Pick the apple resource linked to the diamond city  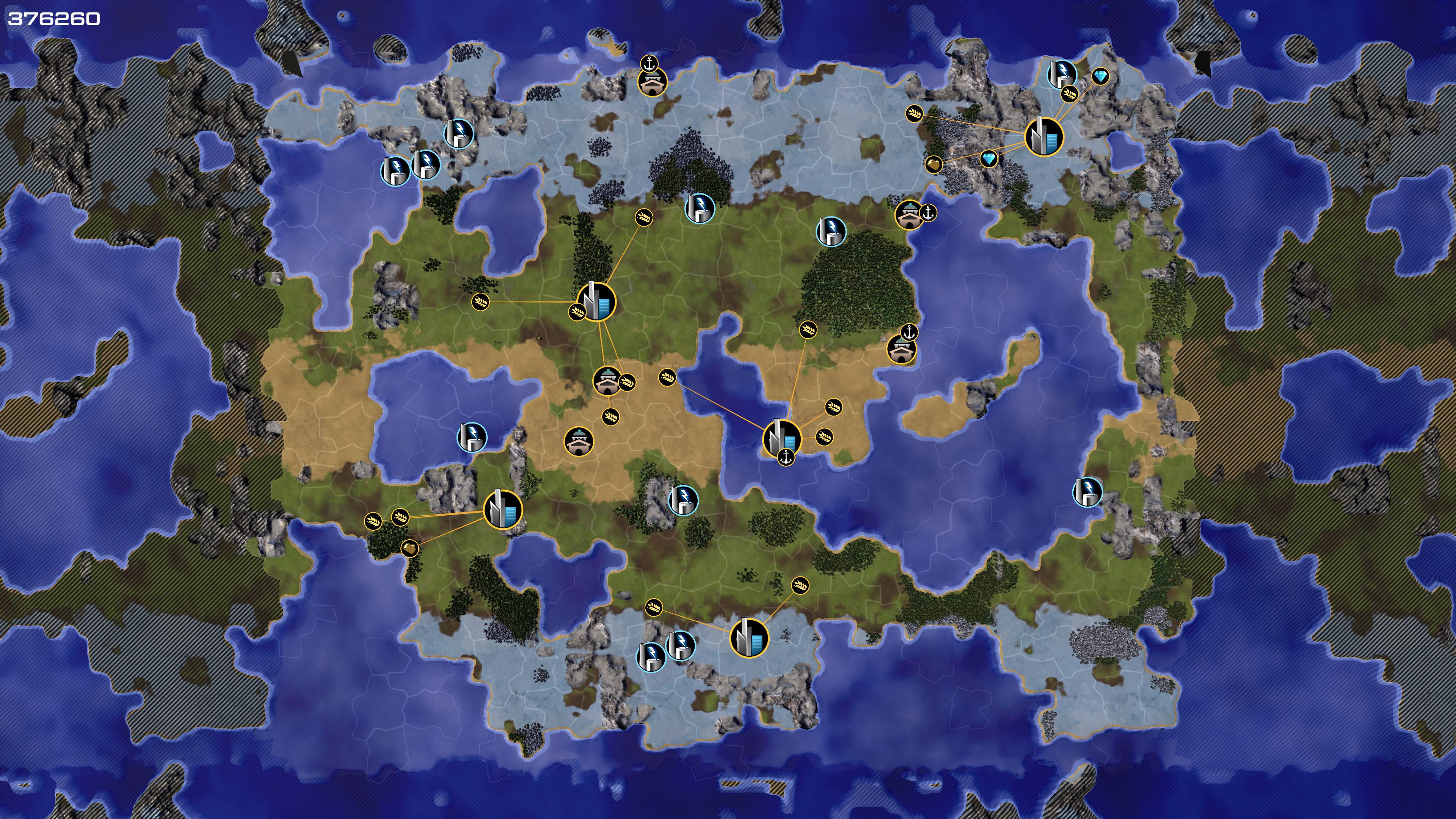click(934, 165)
